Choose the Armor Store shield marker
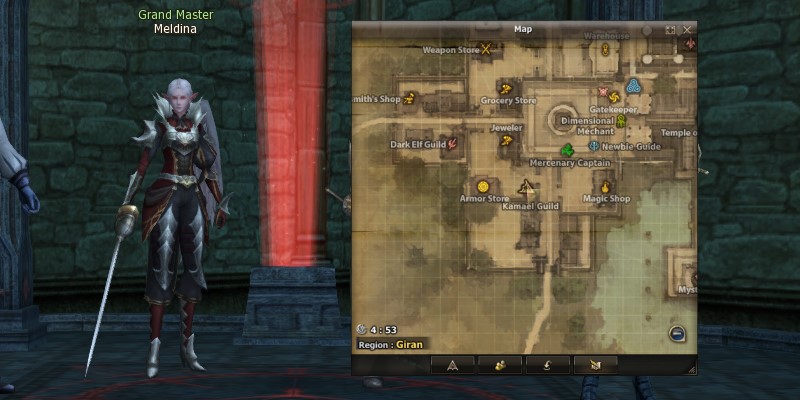Image resolution: width=800 pixels, height=400 pixels. 483,186
